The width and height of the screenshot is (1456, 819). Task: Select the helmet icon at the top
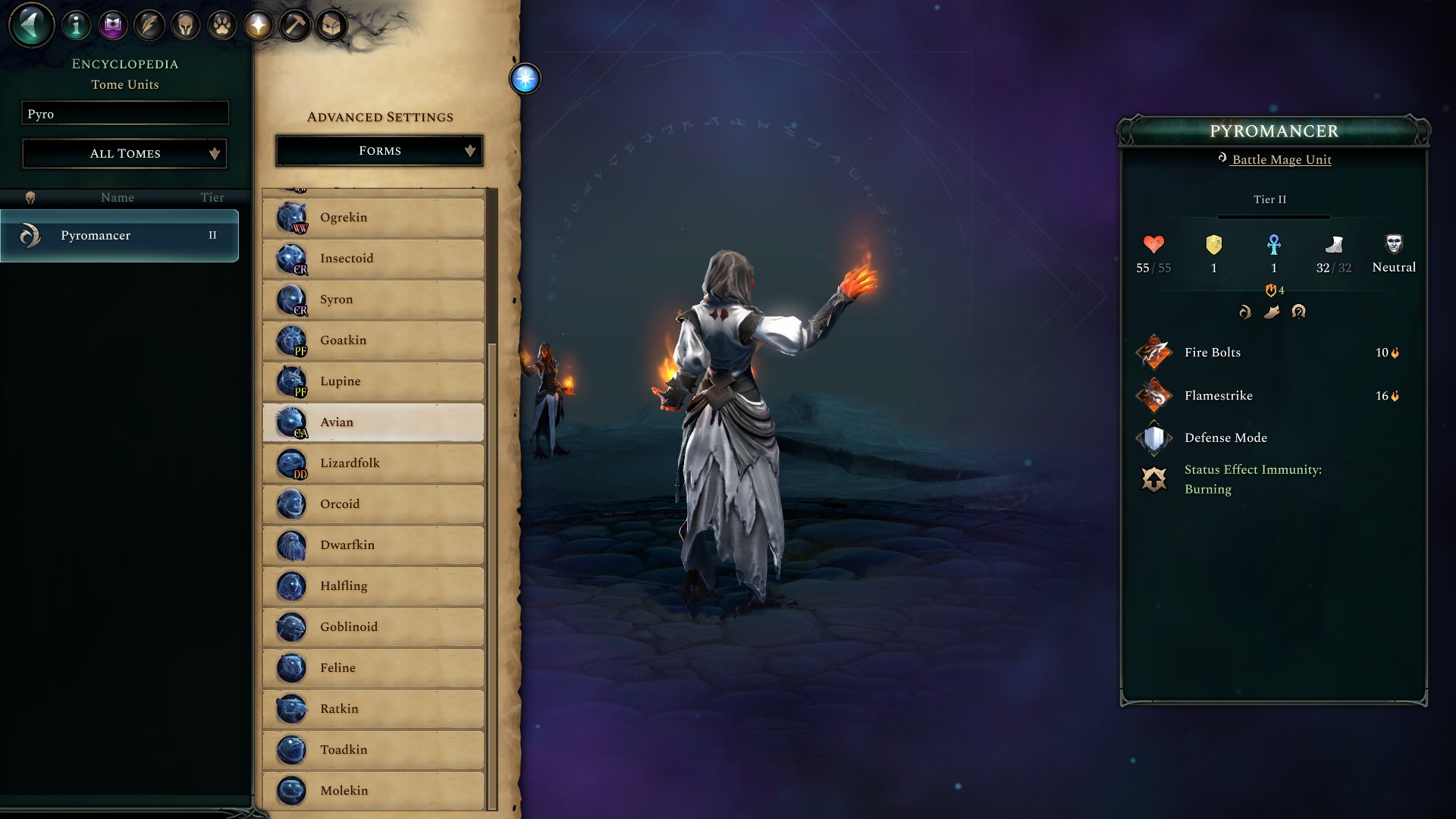click(184, 24)
